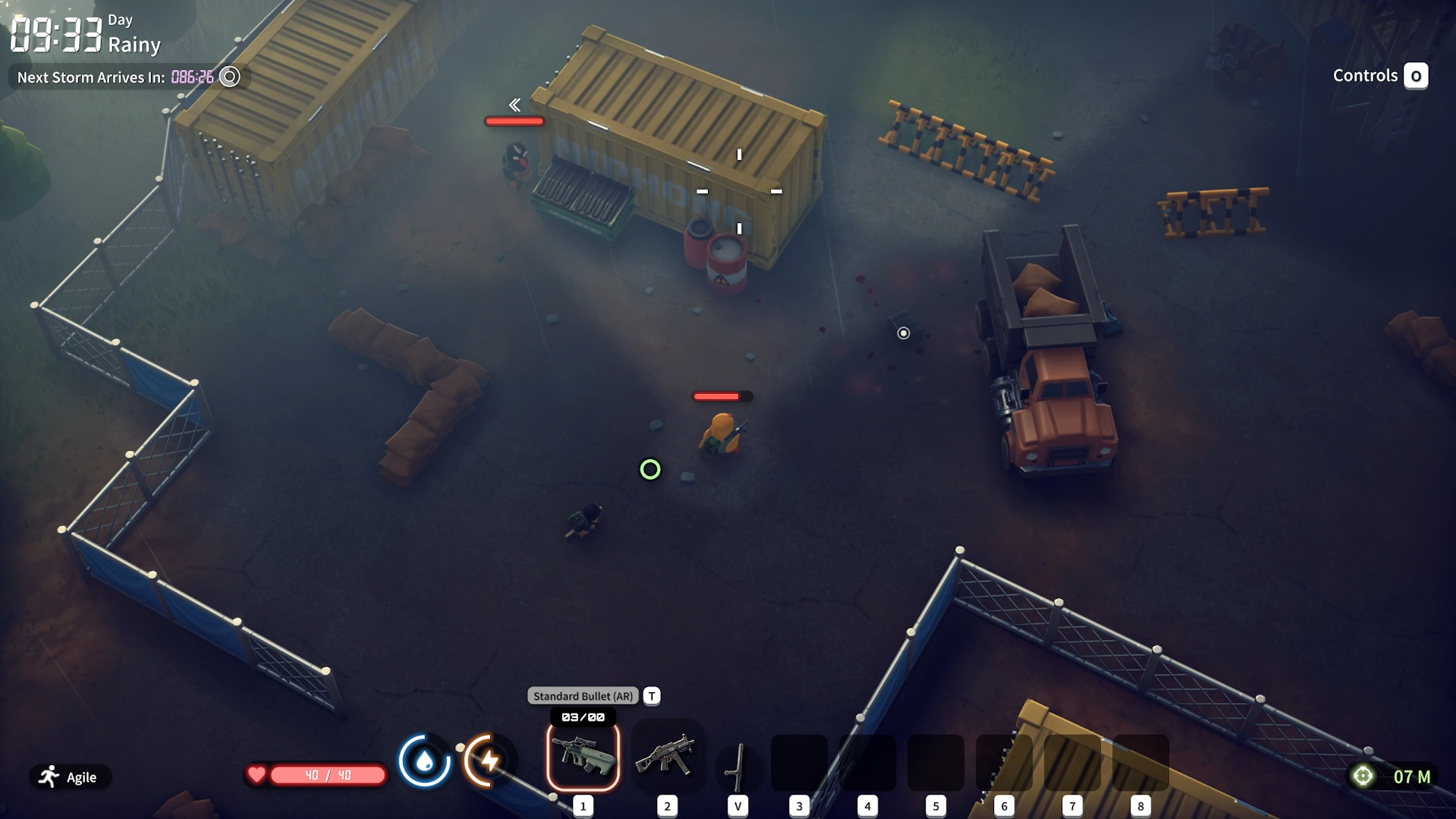Click the storm timer circle indicator
The image size is (1456, 819).
coord(230,76)
